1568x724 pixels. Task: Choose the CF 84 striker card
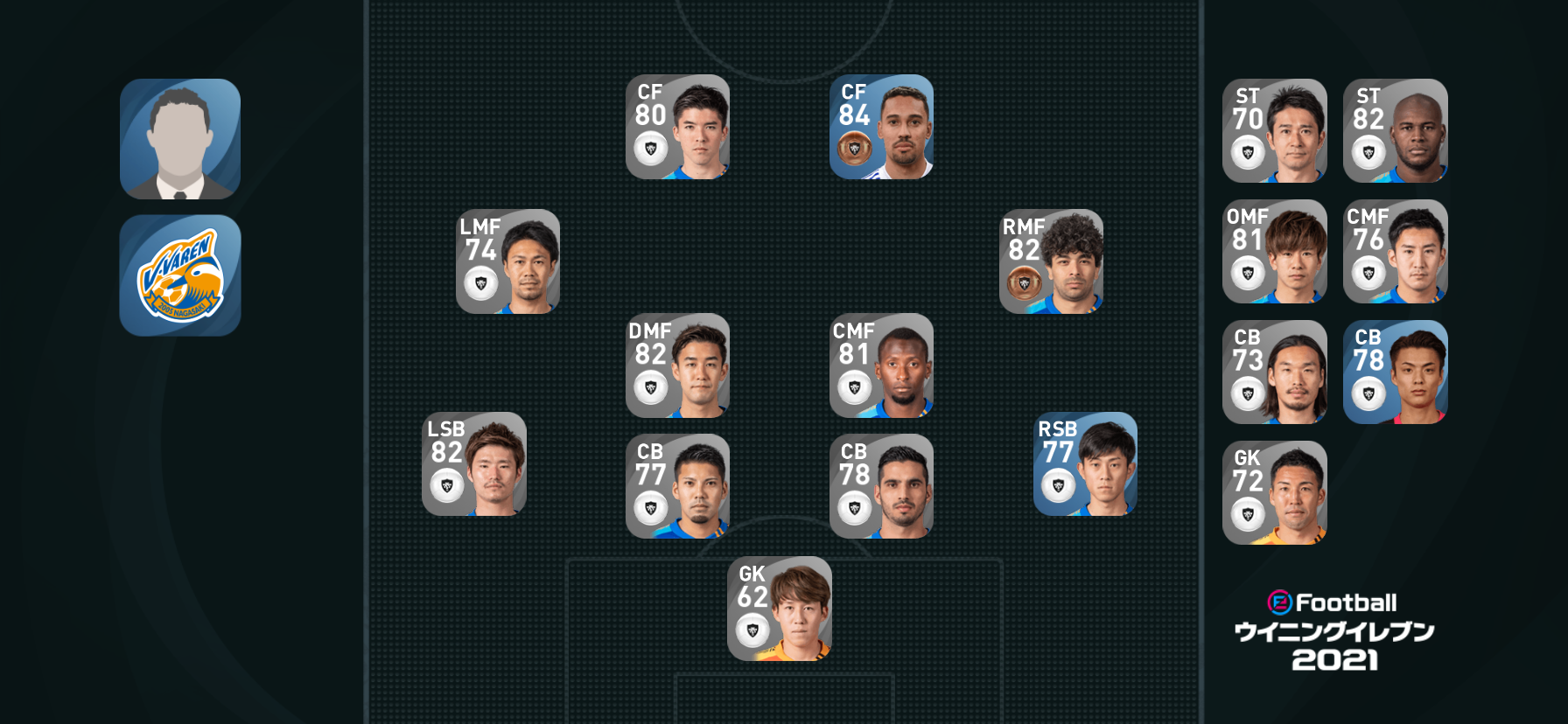[881, 127]
